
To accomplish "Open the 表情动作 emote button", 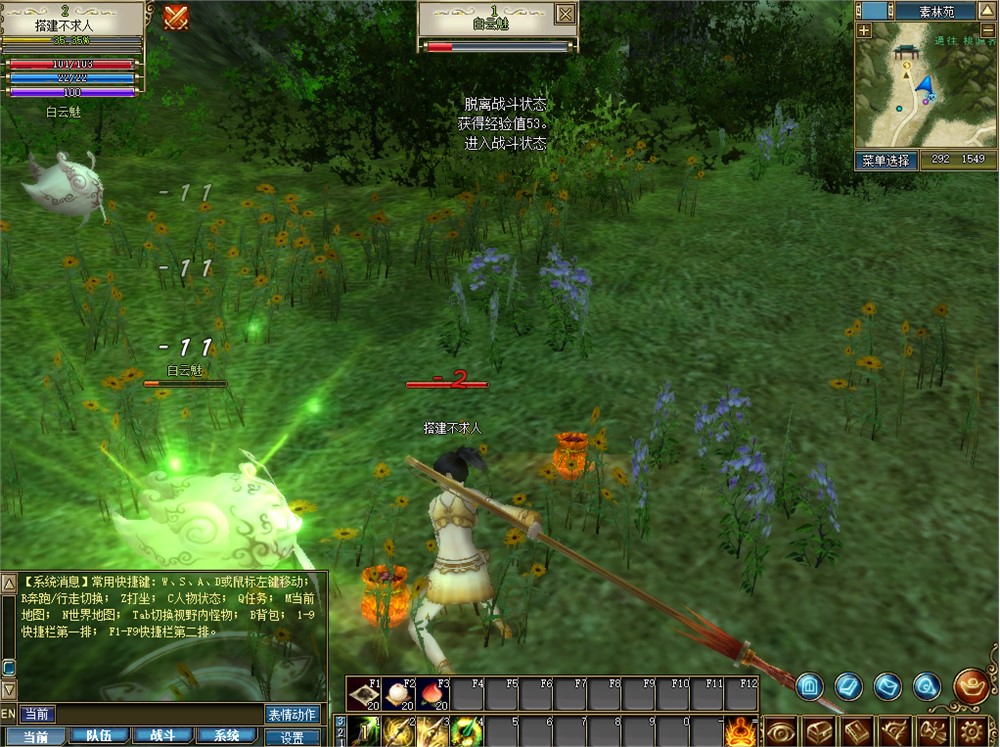I will click(292, 714).
